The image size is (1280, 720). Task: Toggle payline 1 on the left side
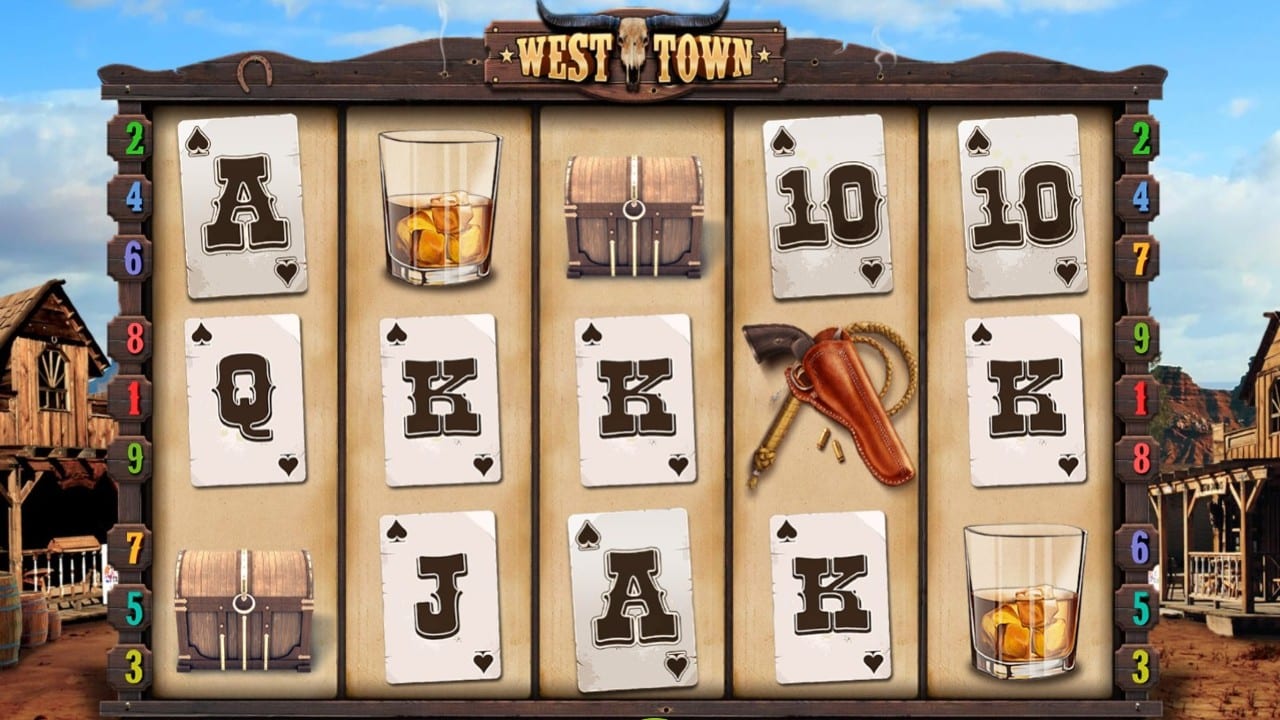[135, 396]
